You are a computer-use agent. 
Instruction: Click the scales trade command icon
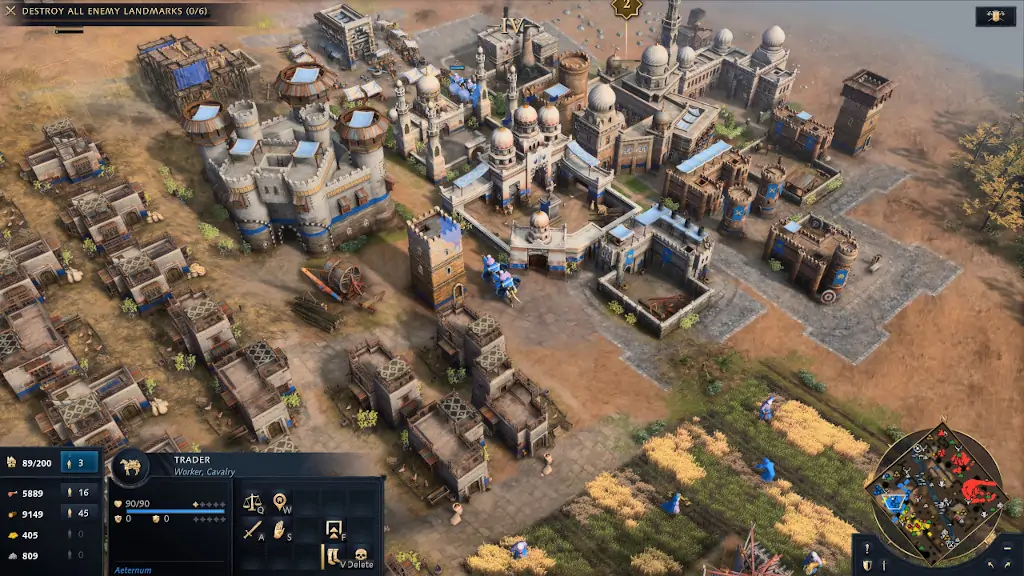click(252, 498)
